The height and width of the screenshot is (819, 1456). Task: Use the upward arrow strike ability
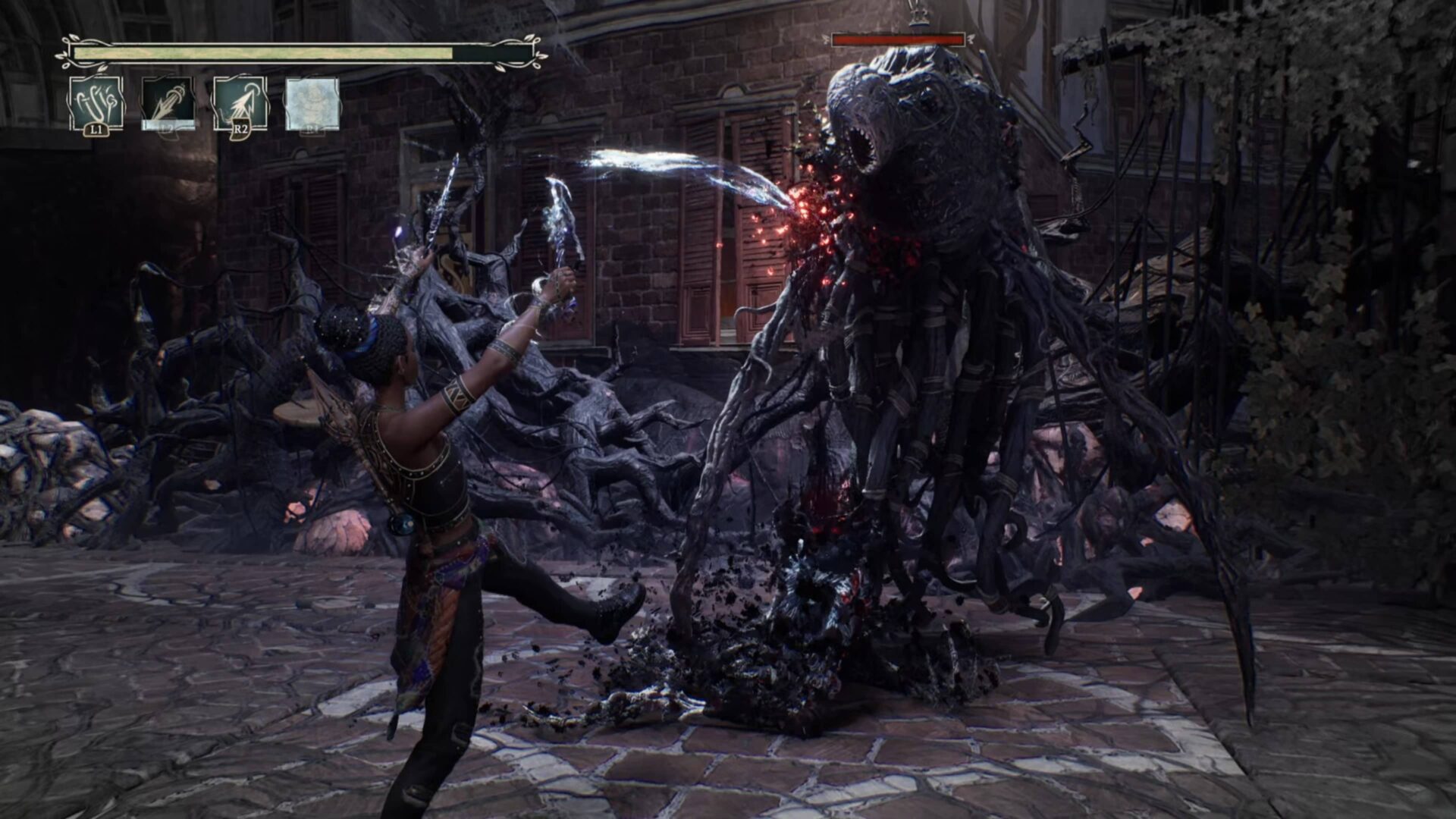(240, 104)
